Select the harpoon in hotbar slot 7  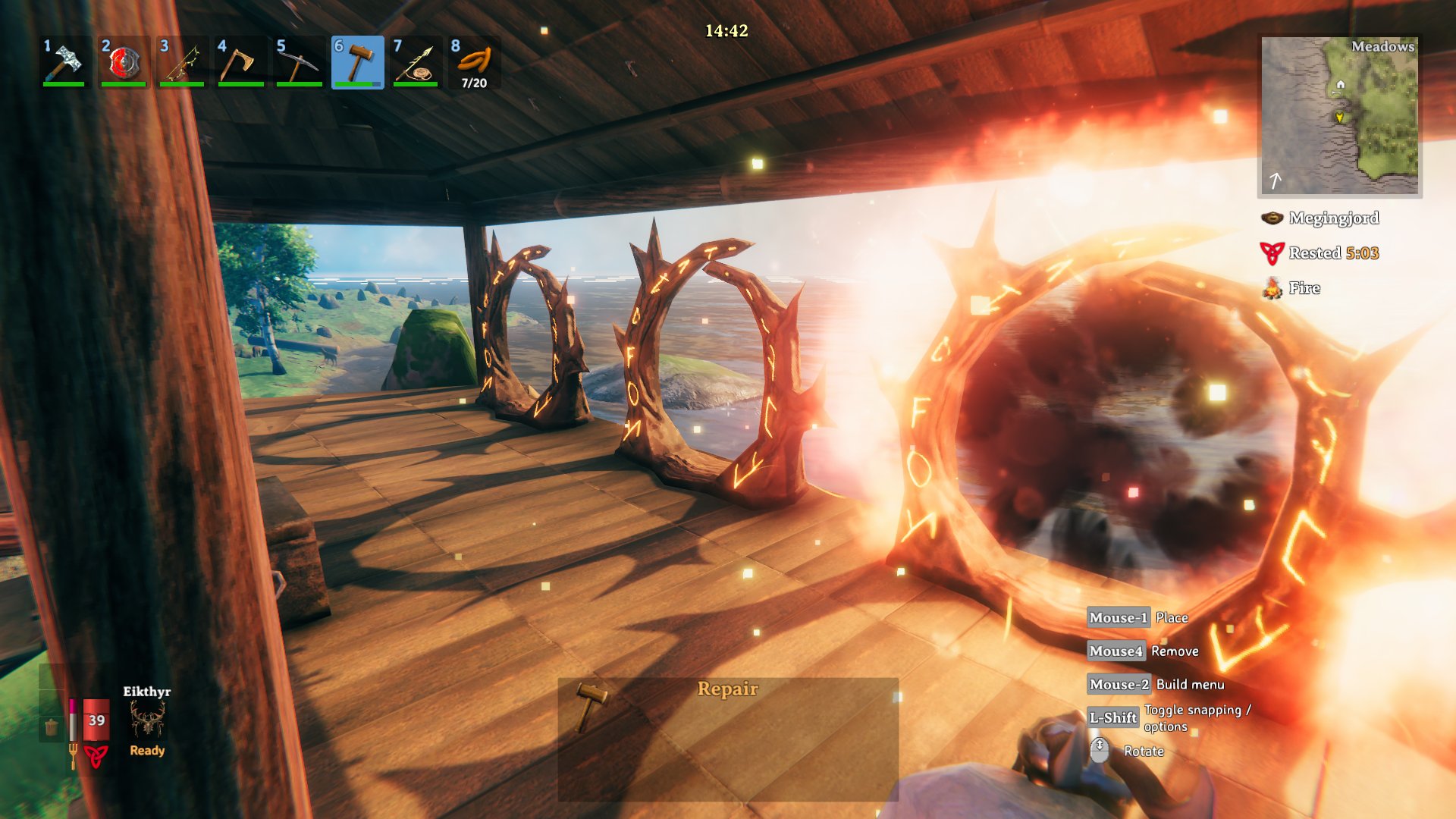pos(416,62)
